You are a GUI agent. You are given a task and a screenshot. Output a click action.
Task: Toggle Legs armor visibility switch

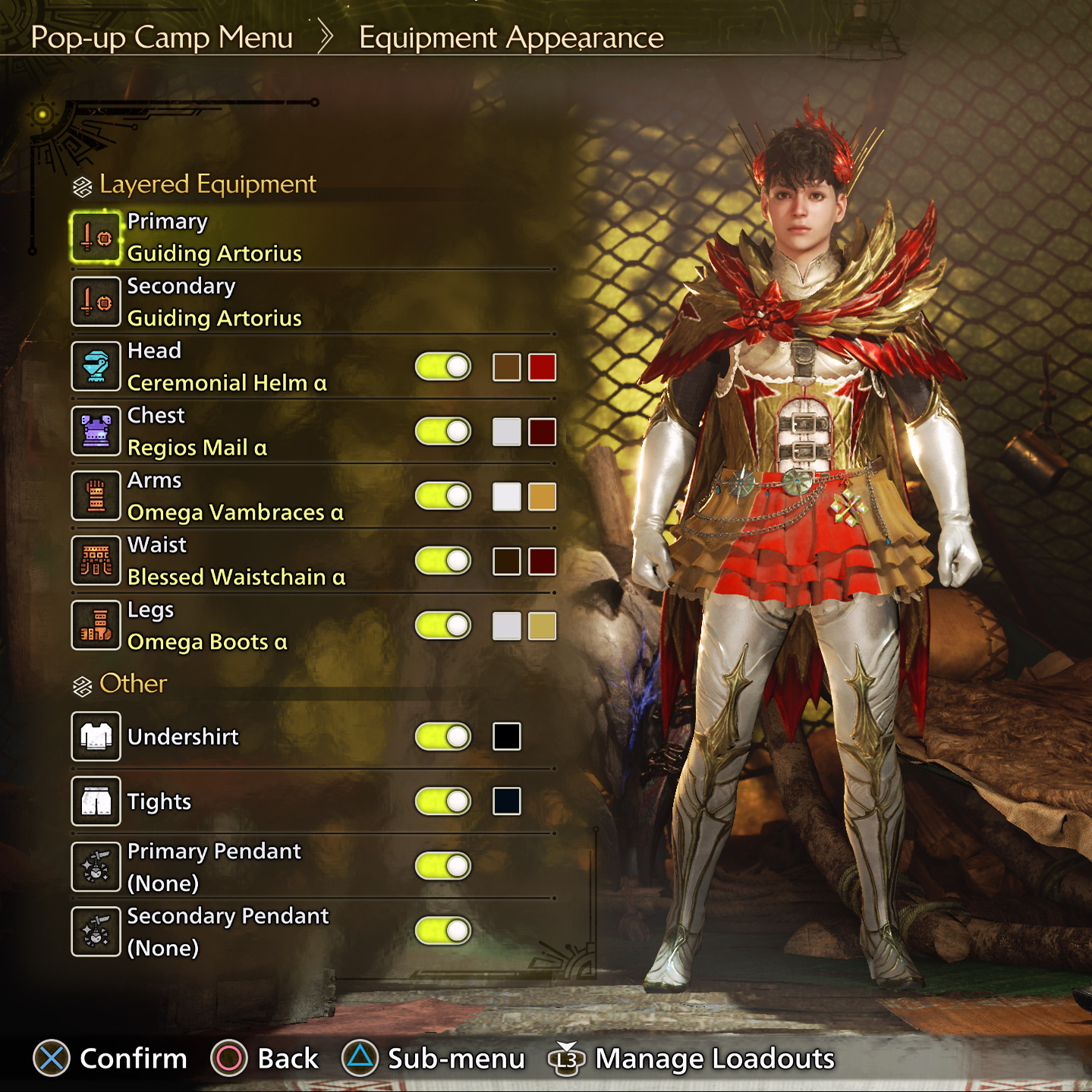pyautogui.click(x=443, y=626)
